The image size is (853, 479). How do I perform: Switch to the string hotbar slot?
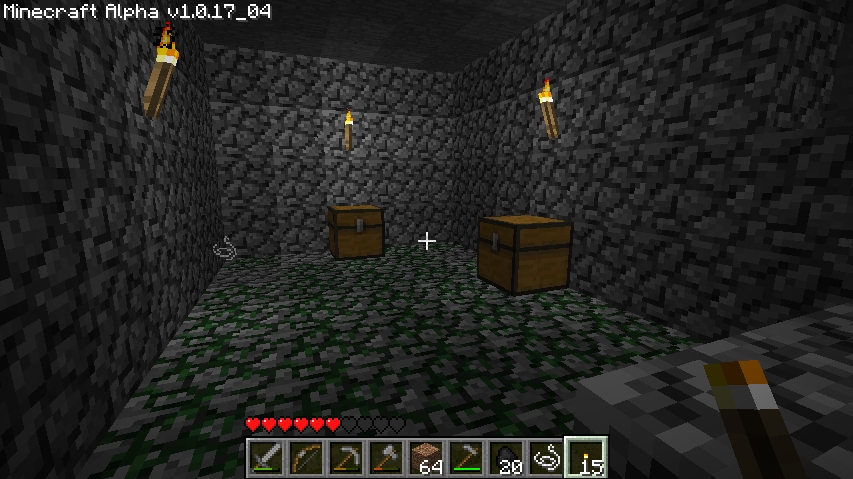click(x=545, y=458)
